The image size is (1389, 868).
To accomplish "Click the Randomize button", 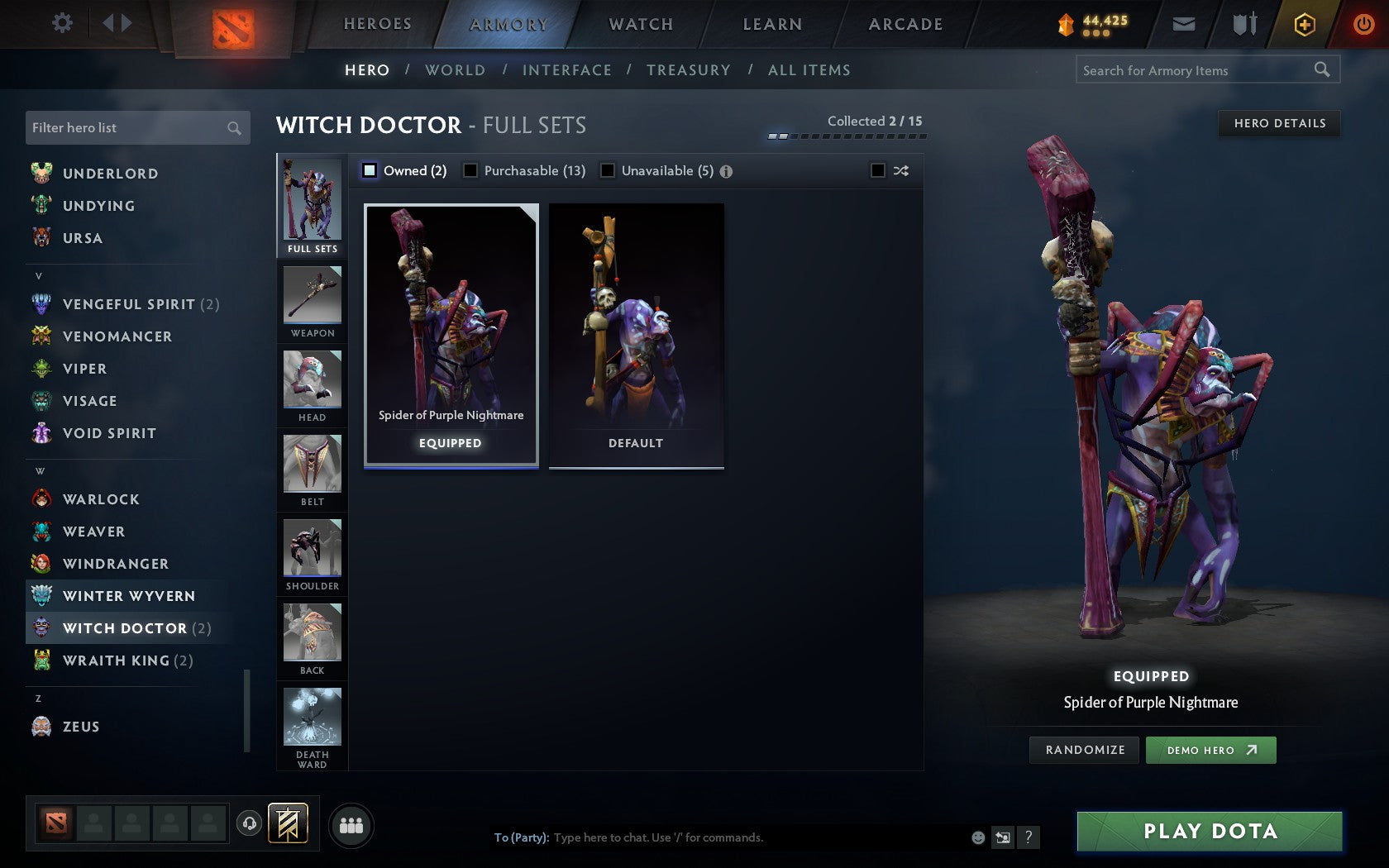I will click(1084, 750).
